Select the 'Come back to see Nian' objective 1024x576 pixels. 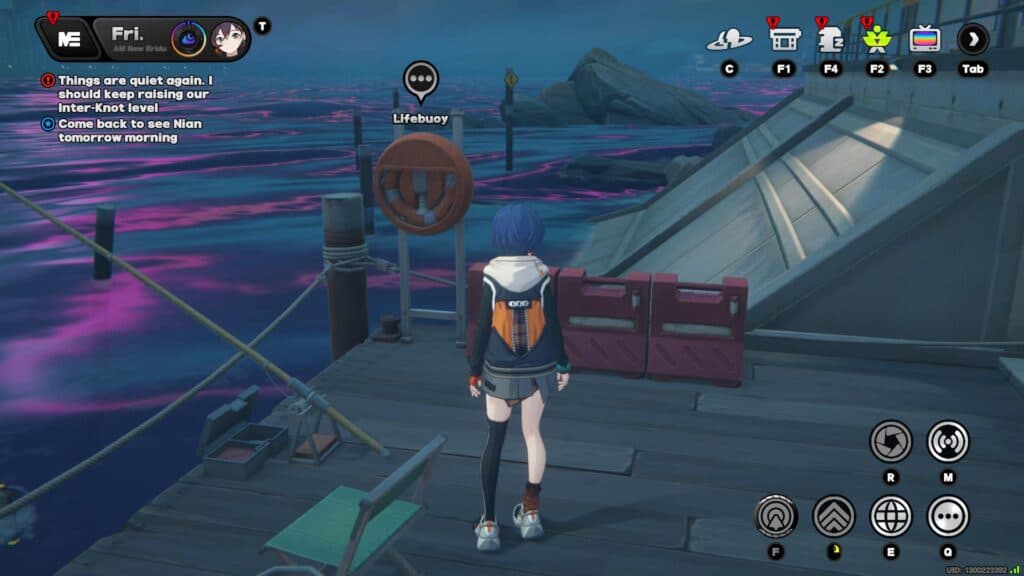pyautogui.click(x=117, y=131)
